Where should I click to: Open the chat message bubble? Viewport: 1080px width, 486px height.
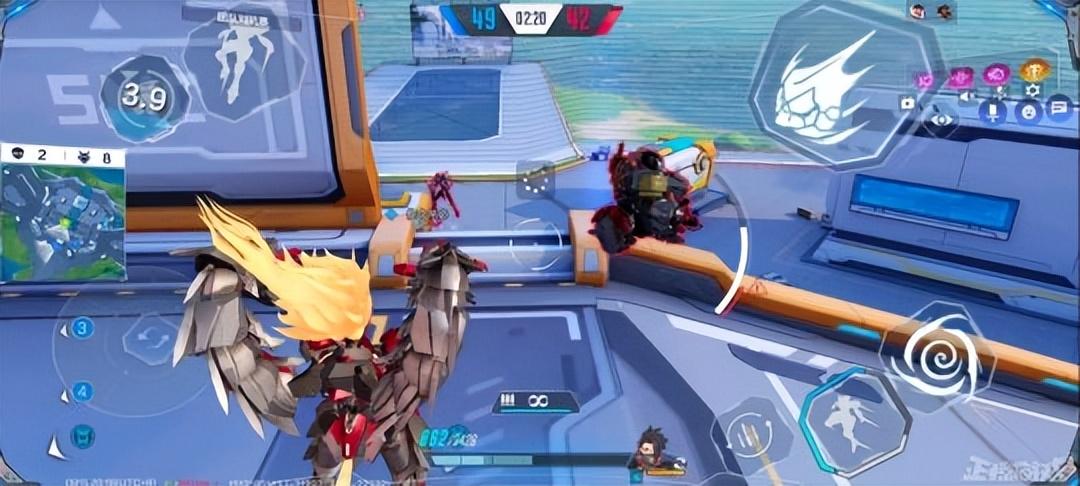pyautogui.click(x=1058, y=110)
